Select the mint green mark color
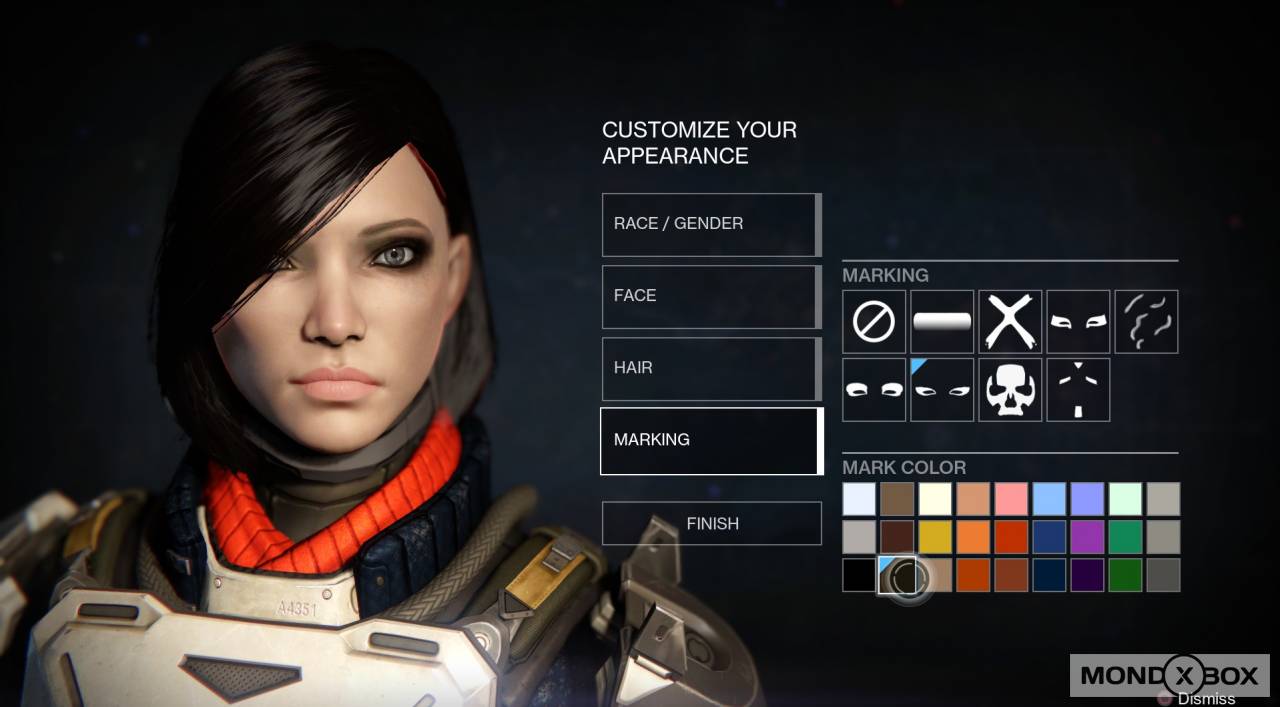 coord(1125,499)
